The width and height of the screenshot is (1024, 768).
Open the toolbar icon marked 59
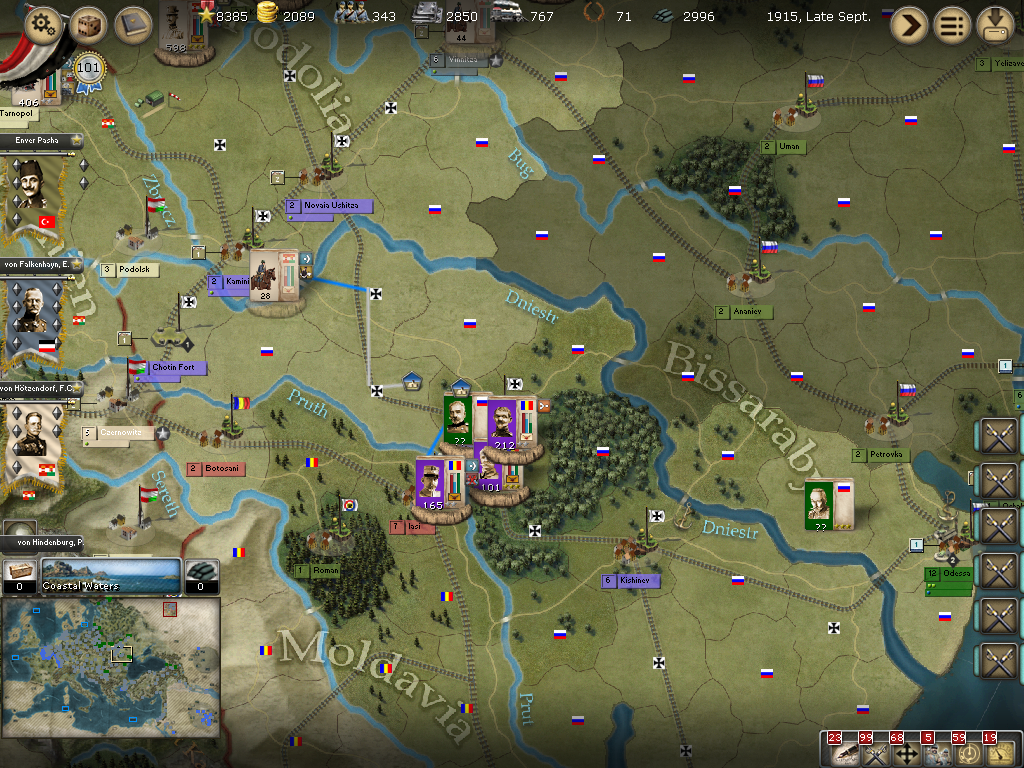[968, 752]
